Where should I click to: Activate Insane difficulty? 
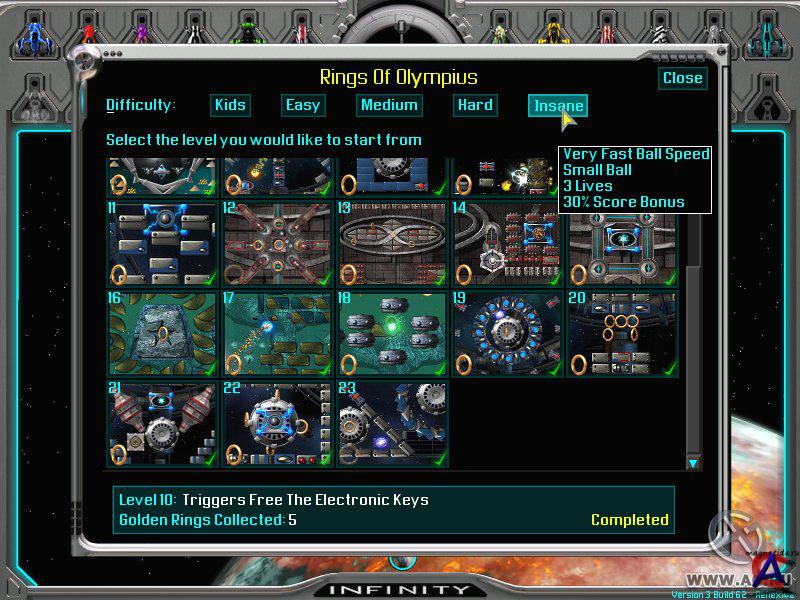pyautogui.click(x=557, y=106)
